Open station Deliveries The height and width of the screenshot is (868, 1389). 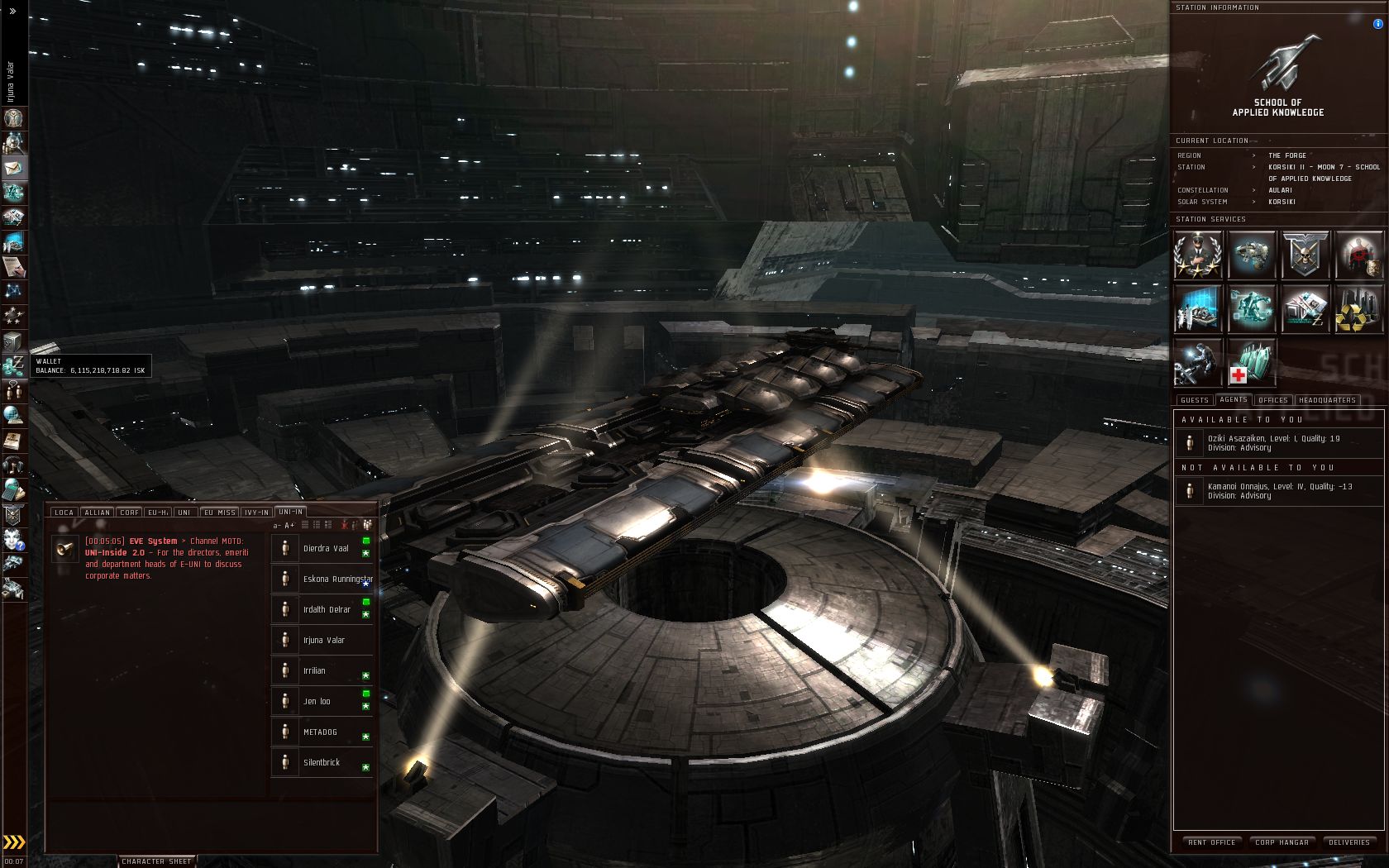tap(1349, 842)
